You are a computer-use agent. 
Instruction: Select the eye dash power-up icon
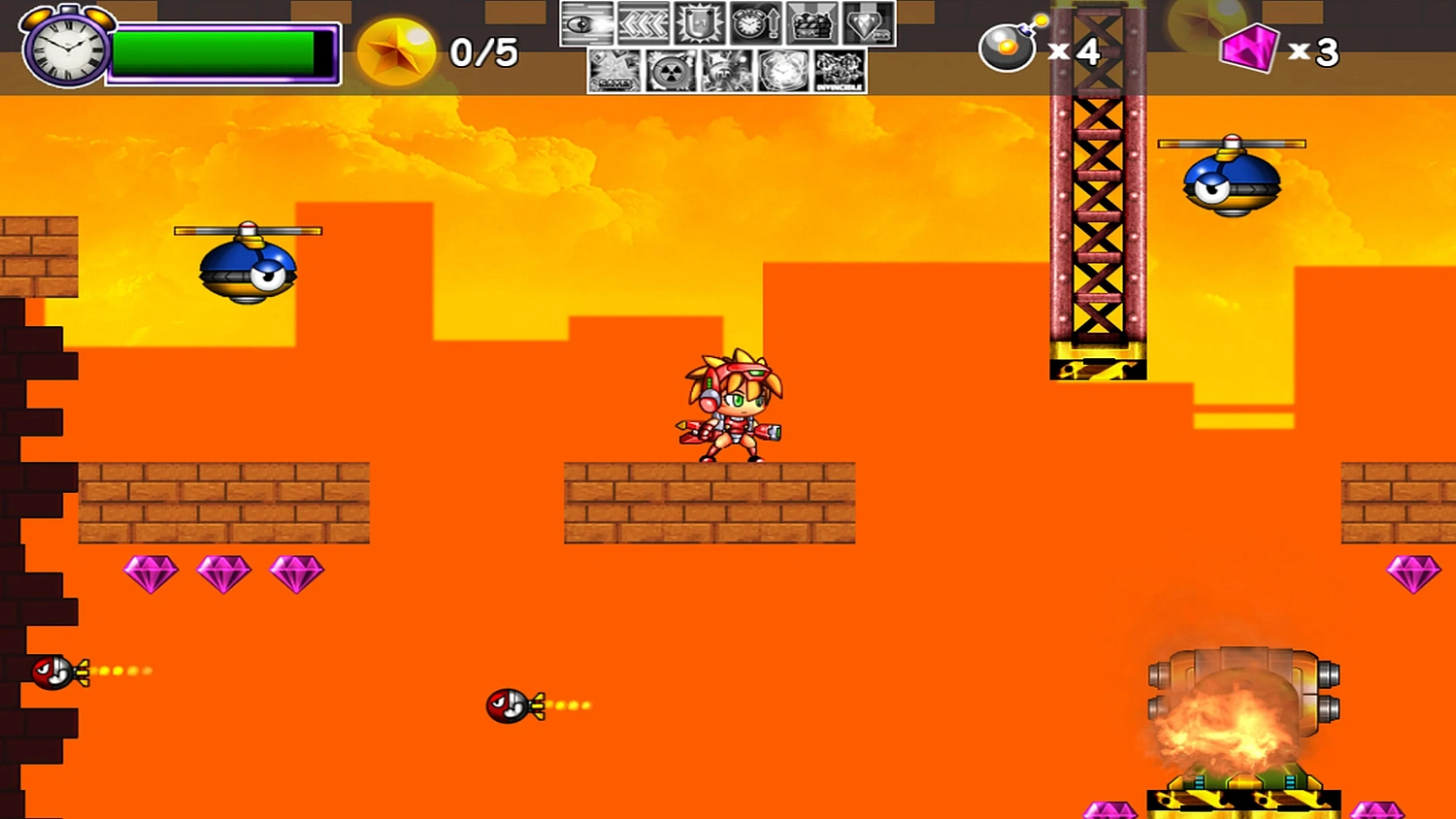click(x=586, y=22)
